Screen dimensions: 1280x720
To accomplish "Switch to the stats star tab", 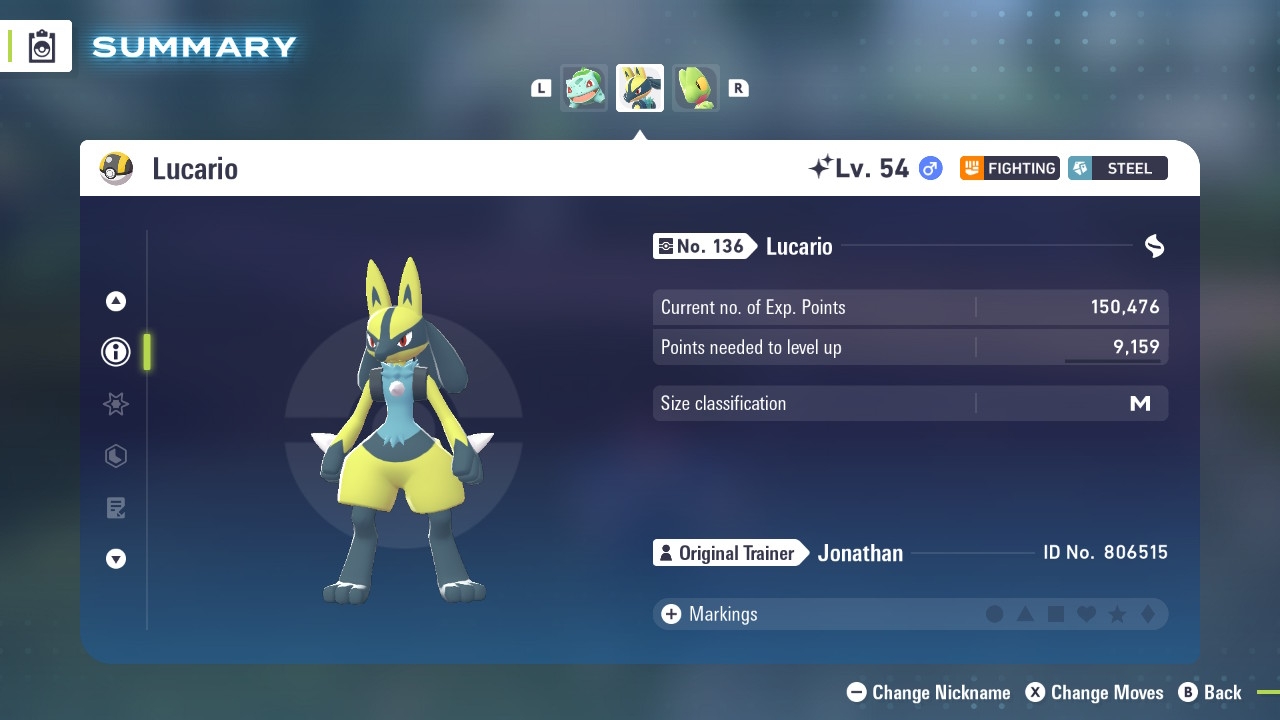I will [x=116, y=404].
